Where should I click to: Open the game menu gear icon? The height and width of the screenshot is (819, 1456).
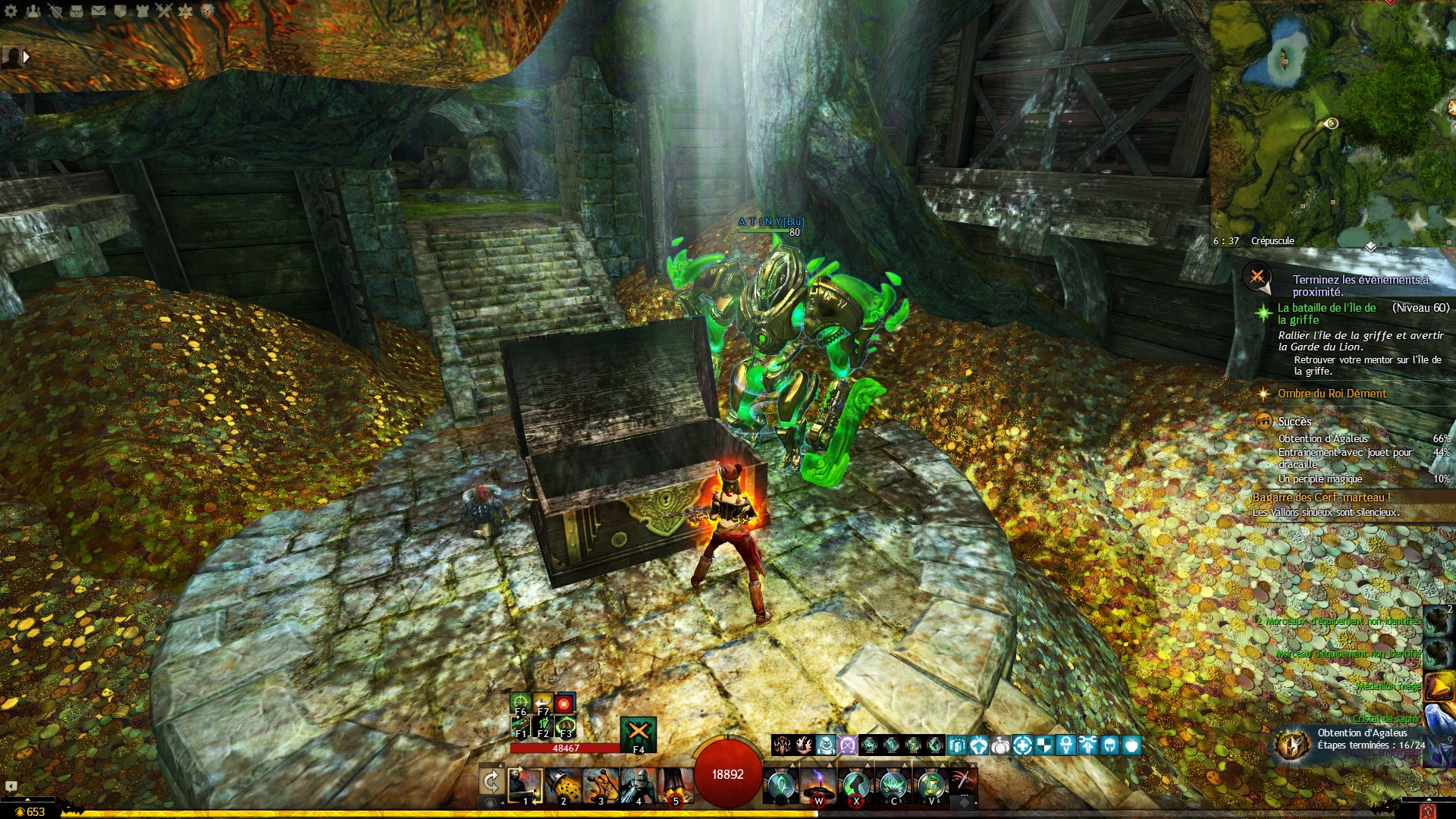click(11, 11)
